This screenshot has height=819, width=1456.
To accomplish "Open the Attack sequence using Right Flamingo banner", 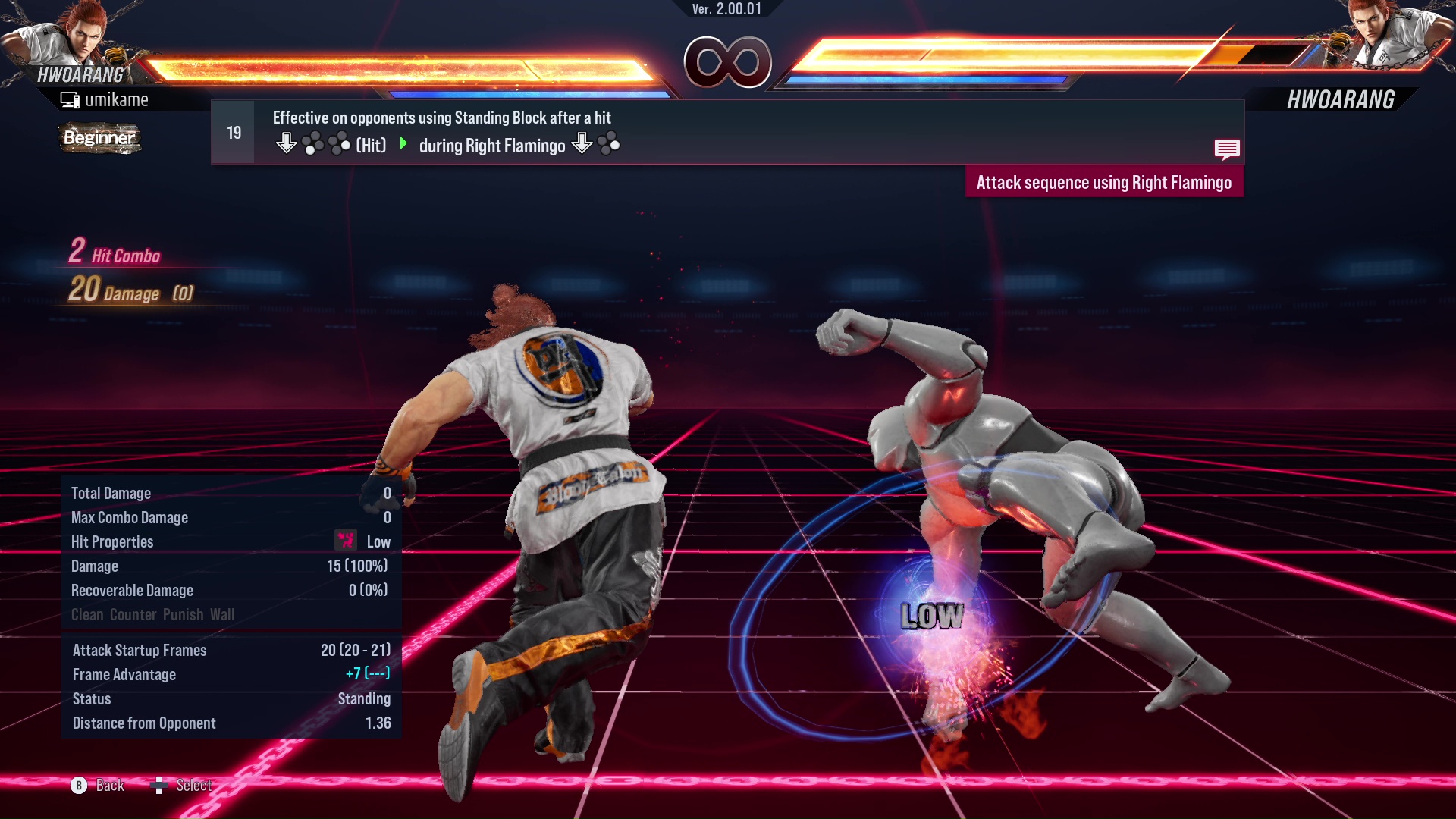I will click(1103, 182).
